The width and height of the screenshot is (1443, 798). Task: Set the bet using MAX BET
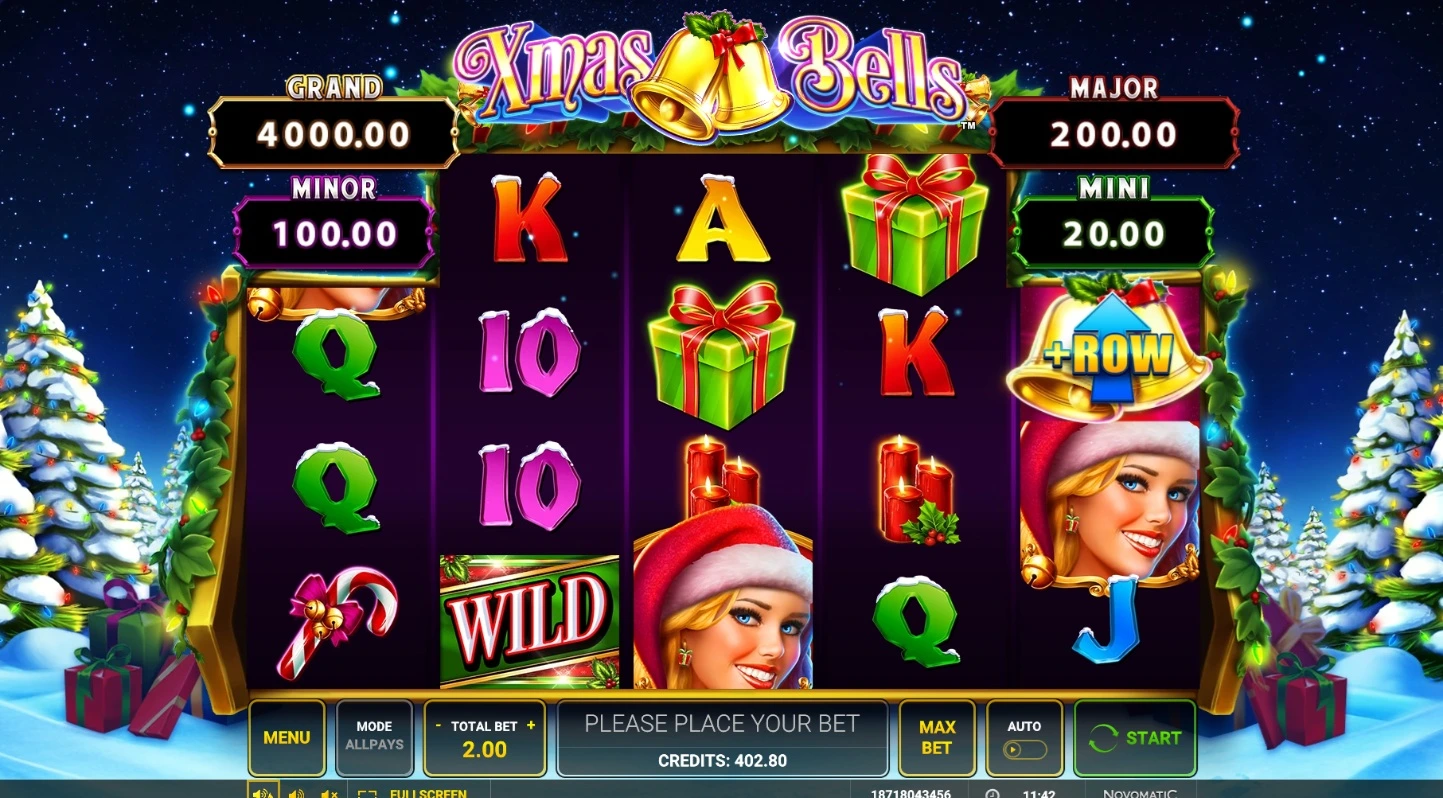pos(936,738)
